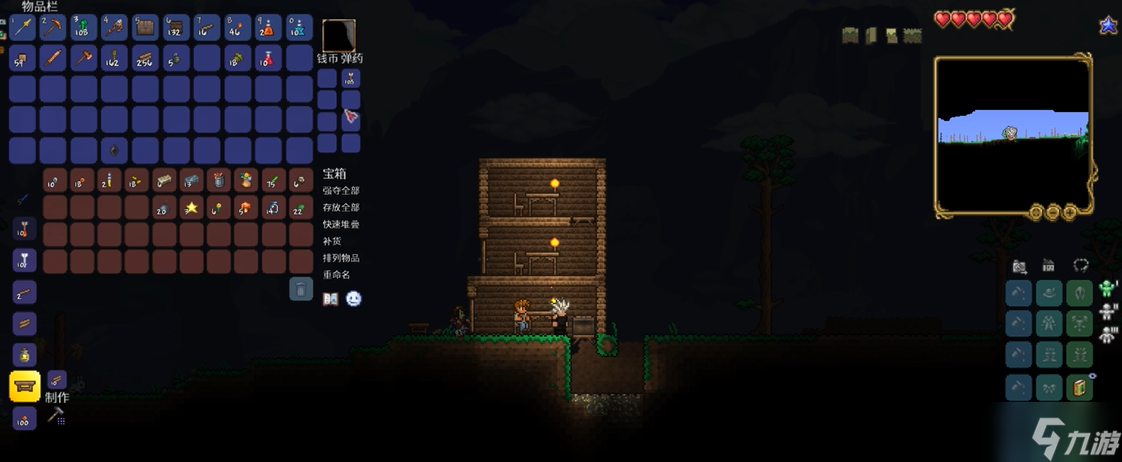Select the spell tome accessory slot
Viewport: 1122px width, 462px height.
tap(1079, 387)
